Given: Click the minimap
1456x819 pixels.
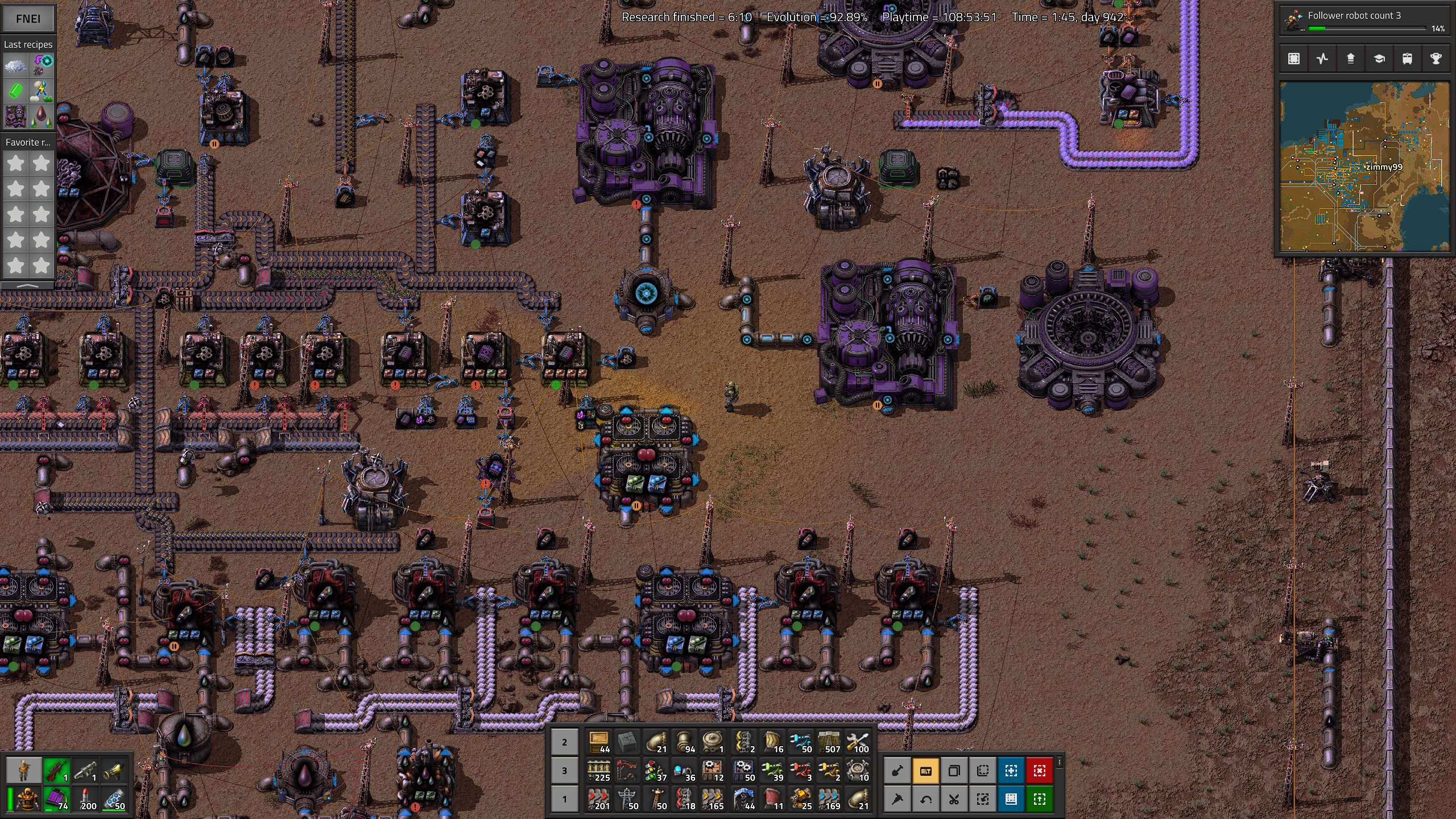Looking at the screenshot, I should 1364,166.
